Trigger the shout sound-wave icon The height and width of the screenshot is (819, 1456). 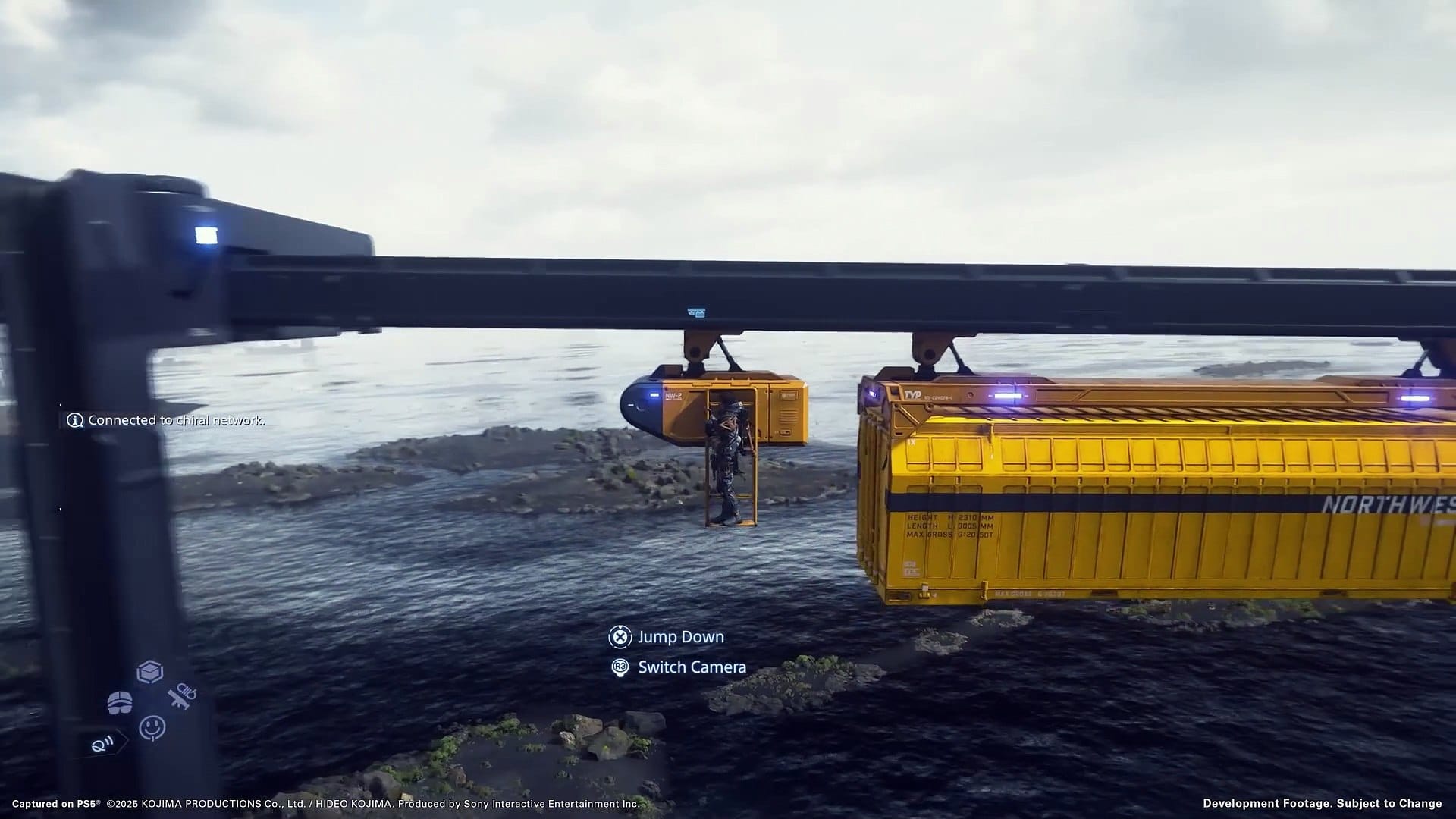point(104,743)
